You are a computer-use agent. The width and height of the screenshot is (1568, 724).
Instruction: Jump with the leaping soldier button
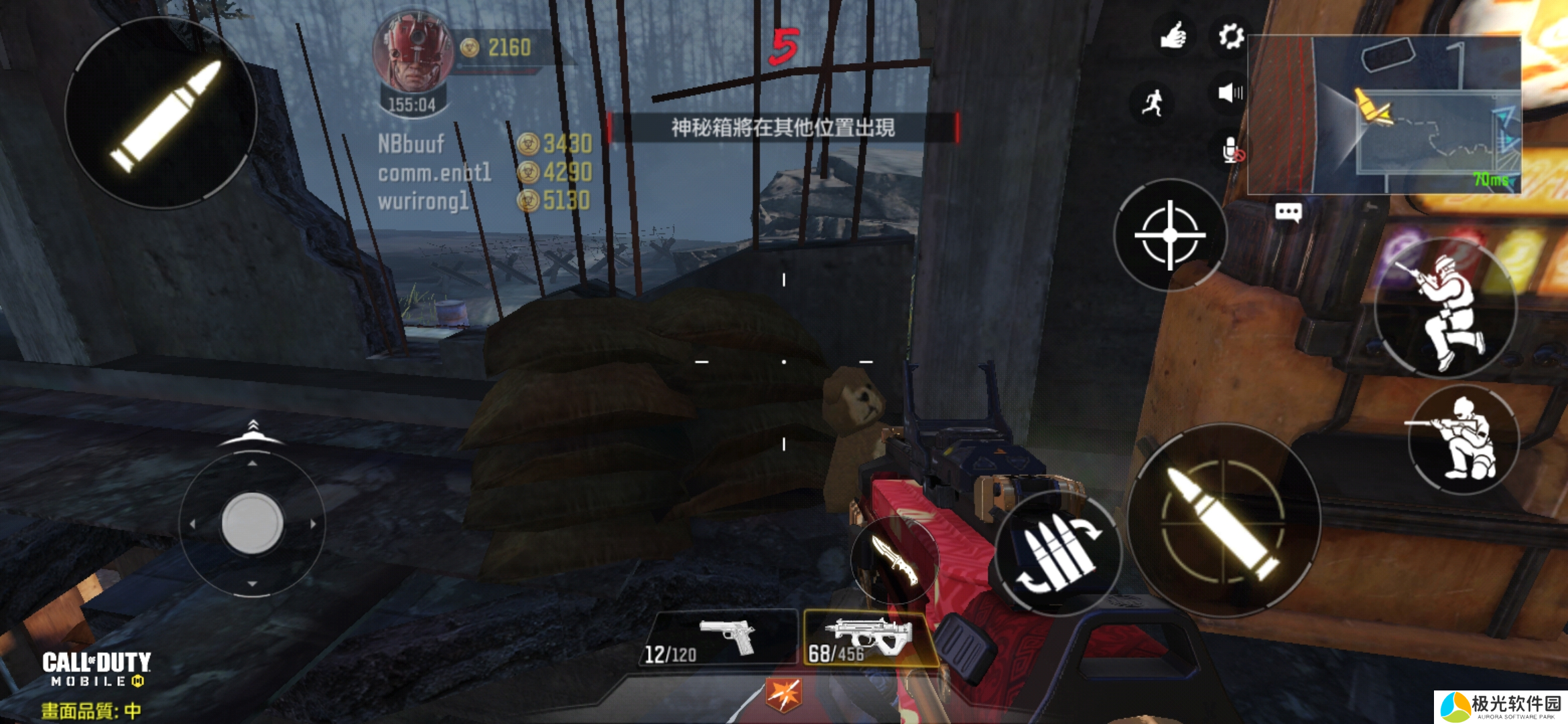click(x=1446, y=310)
